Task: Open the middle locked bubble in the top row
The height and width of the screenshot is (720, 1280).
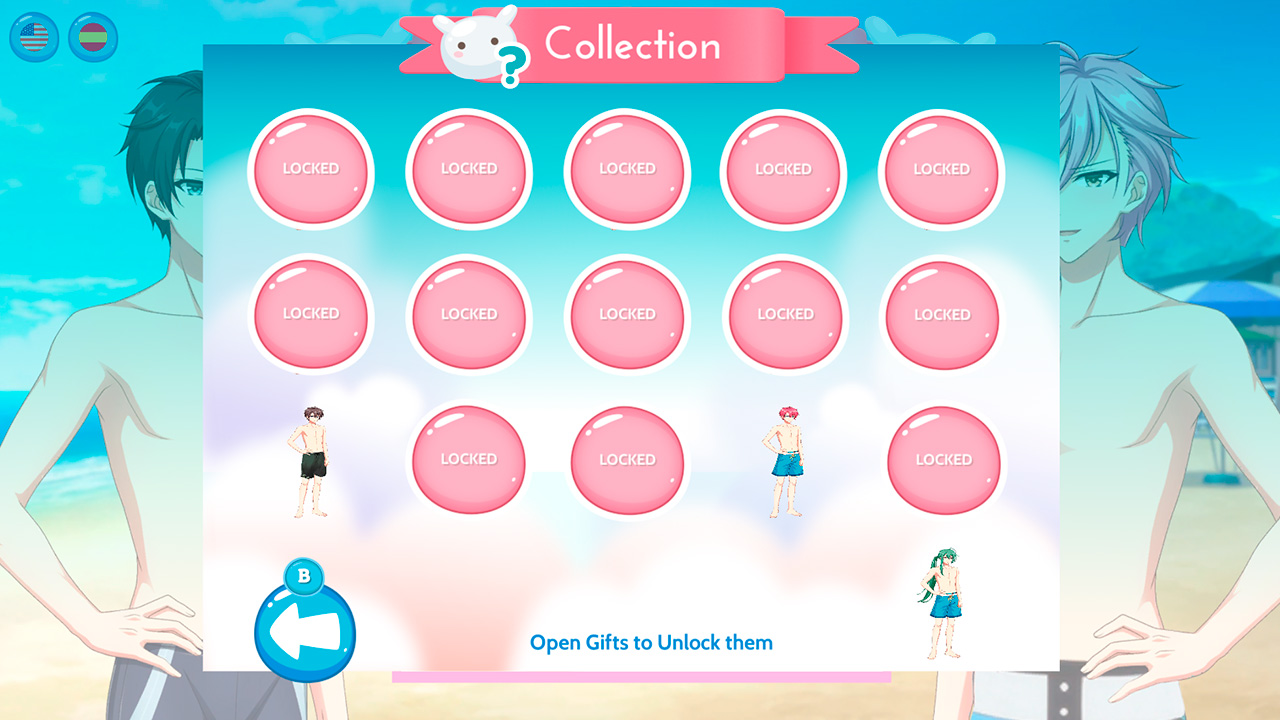Action: coord(627,170)
